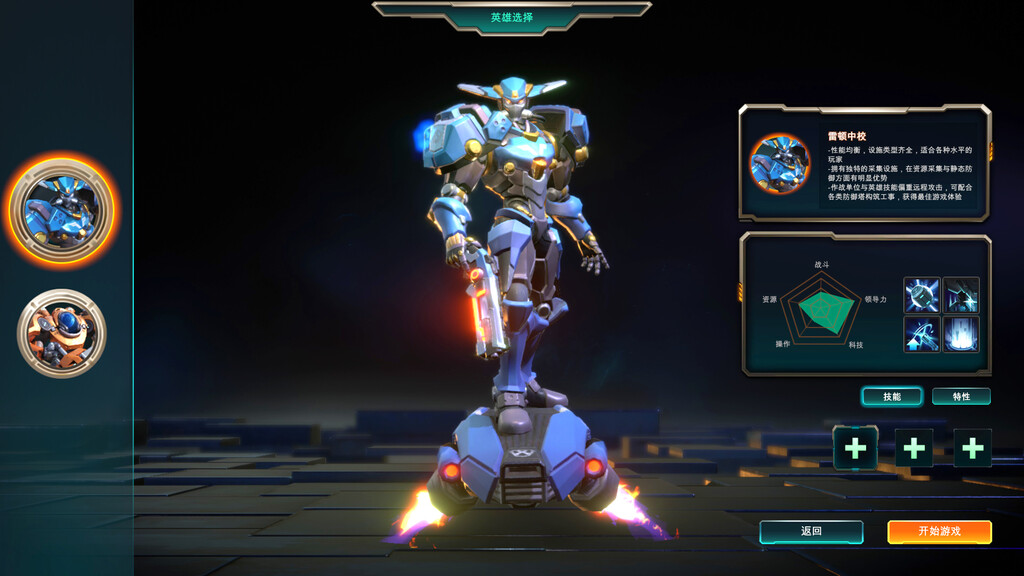Select the glowing sphere grenade skill icon
The height and width of the screenshot is (576, 1024).
[922, 296]
